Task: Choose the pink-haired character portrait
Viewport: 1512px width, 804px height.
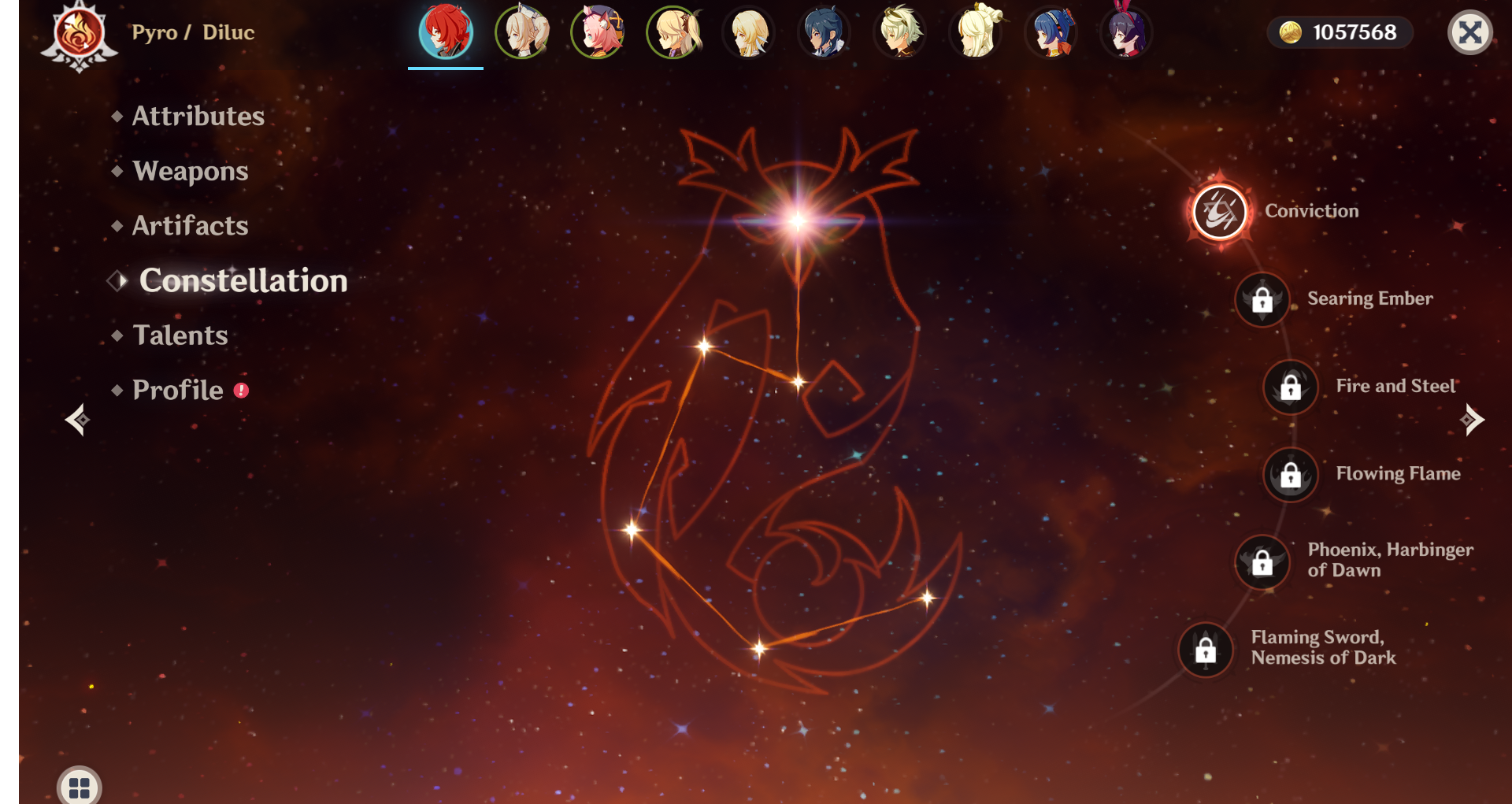Action: click(x=598, y=33)
